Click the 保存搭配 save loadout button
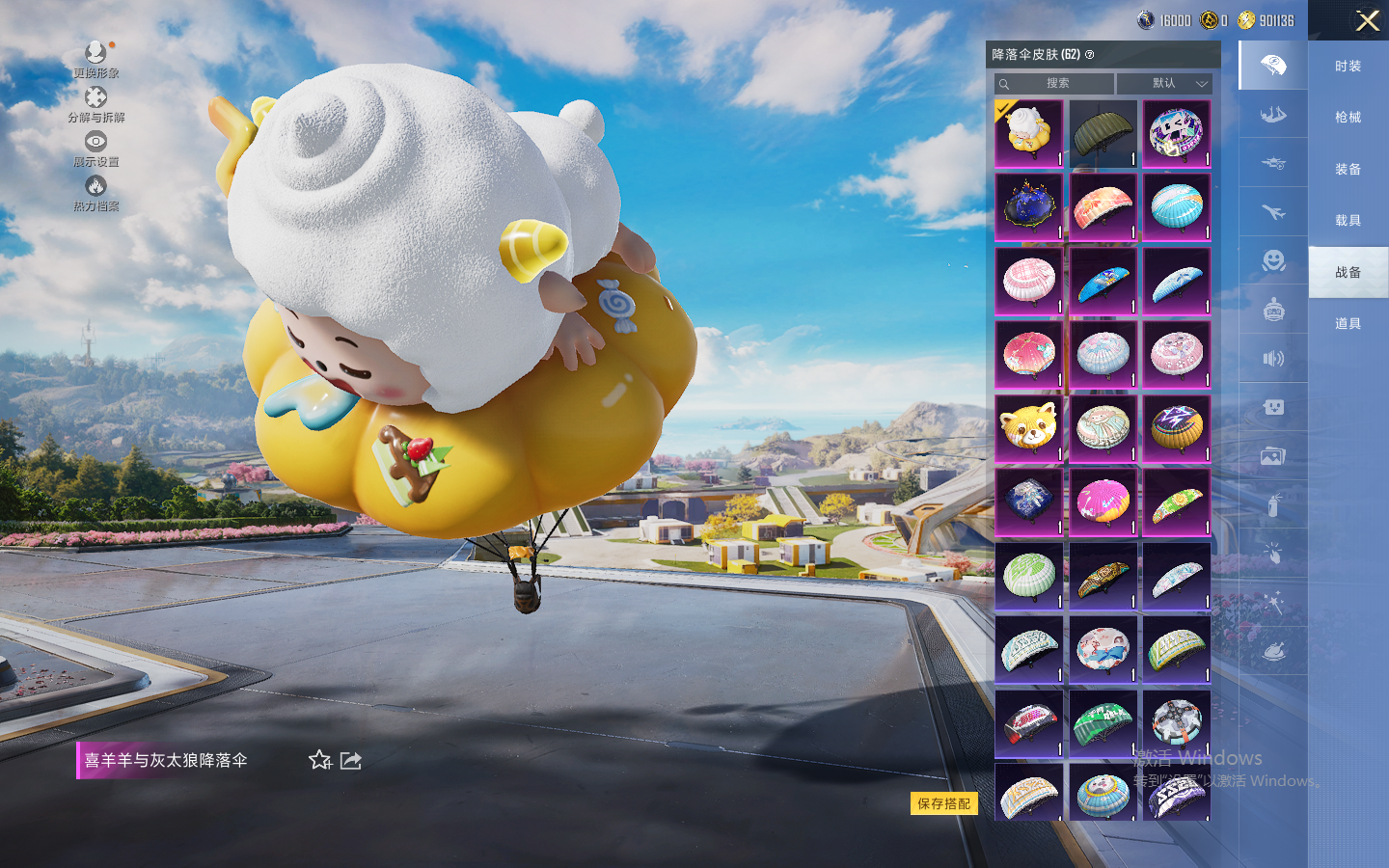Screen dimensions: 1389x868 coord(943,803)
